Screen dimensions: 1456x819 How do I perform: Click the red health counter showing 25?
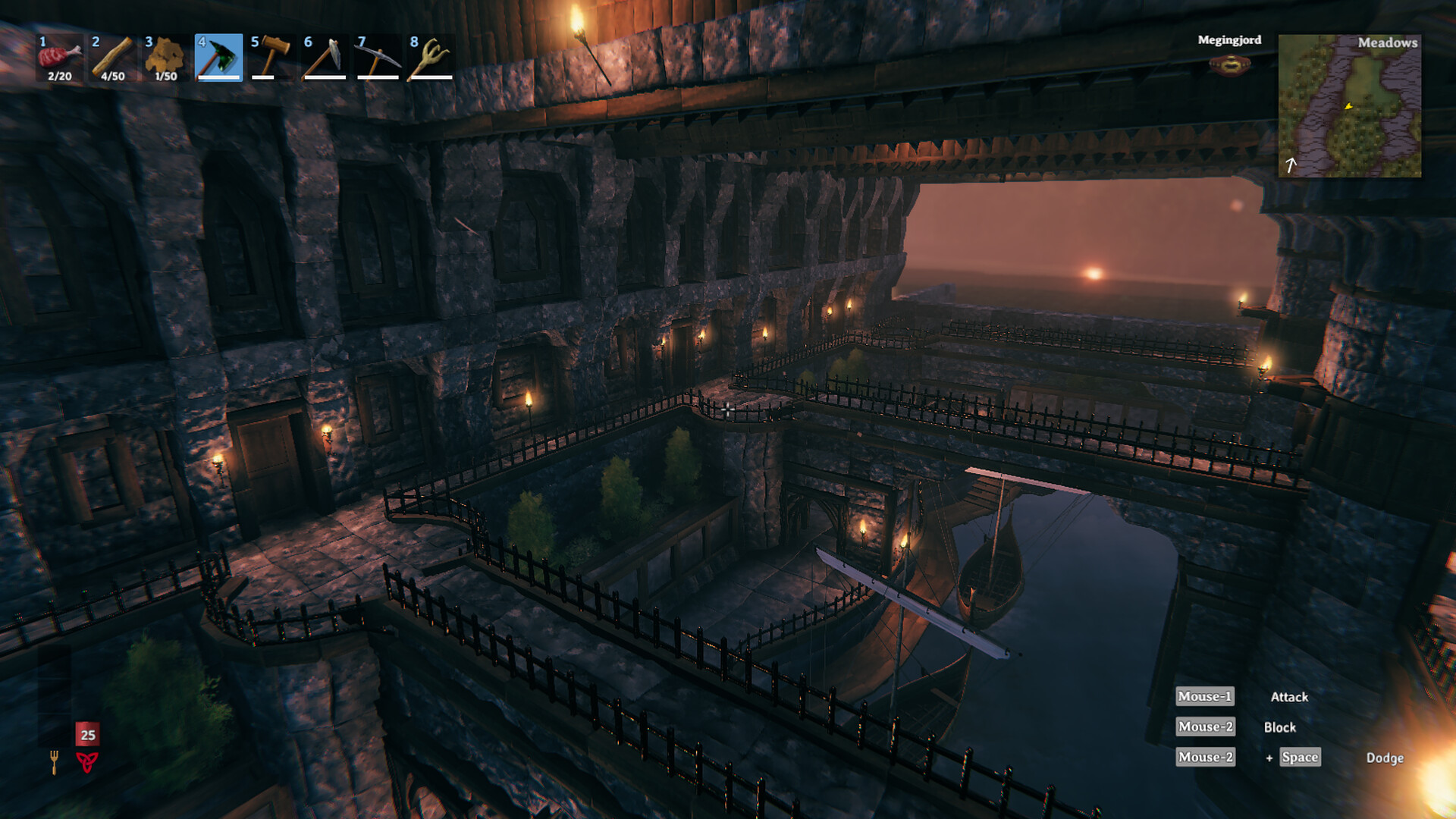86,734
